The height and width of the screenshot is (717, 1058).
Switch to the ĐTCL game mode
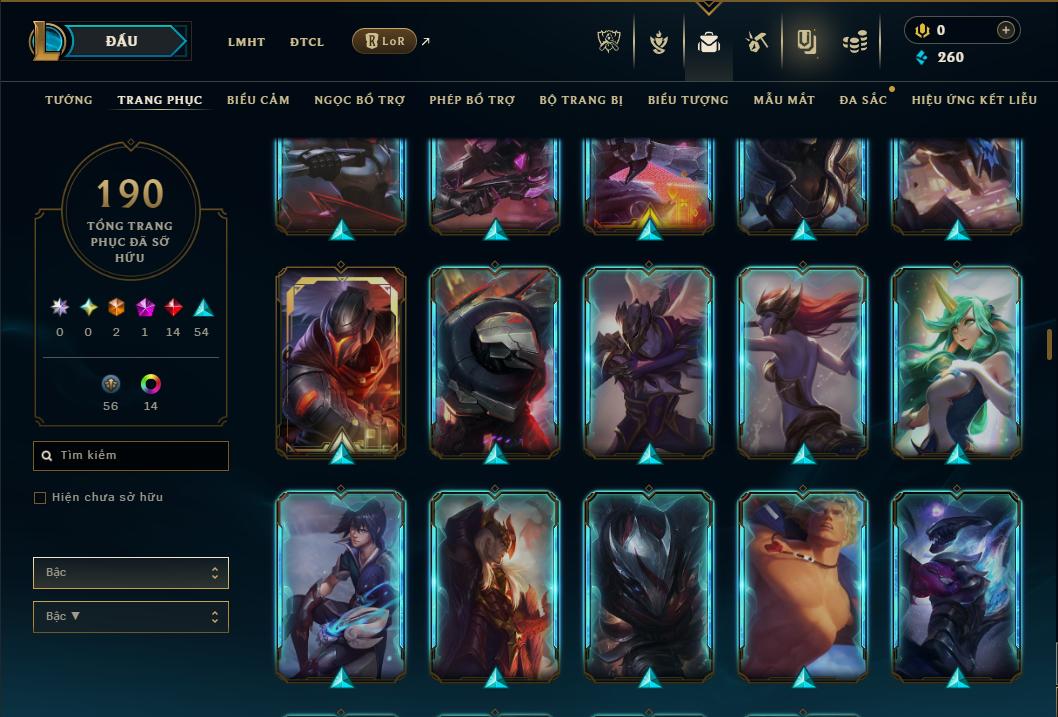307,42
